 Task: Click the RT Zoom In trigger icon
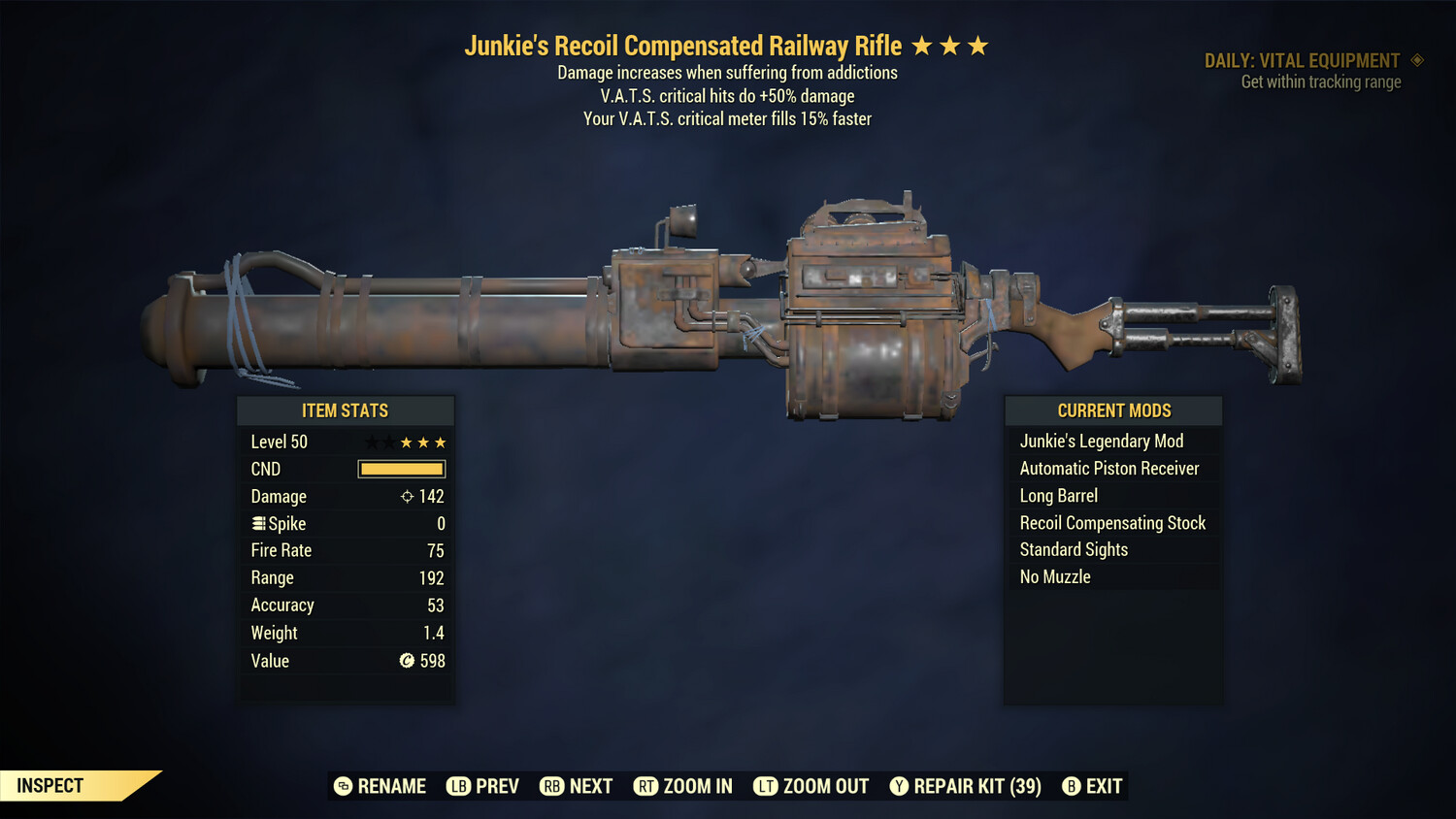point(646,786)
